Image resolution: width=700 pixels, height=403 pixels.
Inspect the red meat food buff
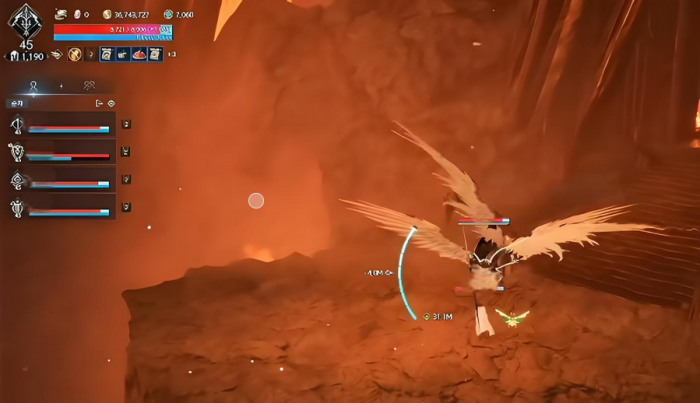point(139,54)
